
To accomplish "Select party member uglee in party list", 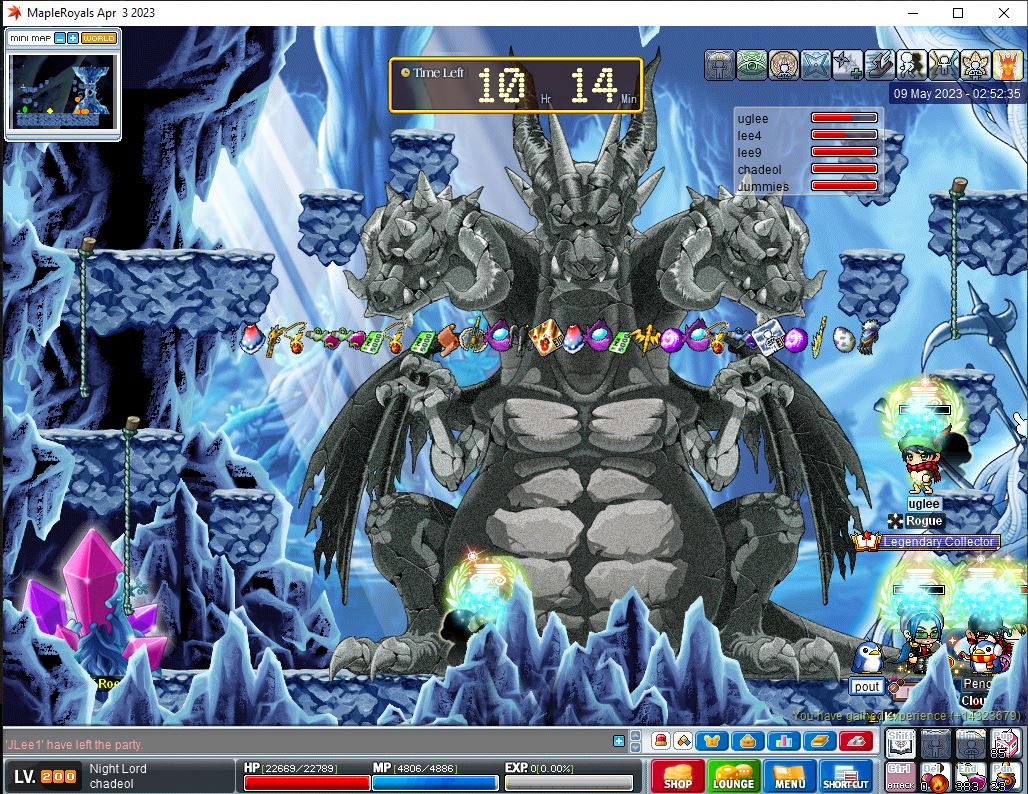I will (753, 119).
